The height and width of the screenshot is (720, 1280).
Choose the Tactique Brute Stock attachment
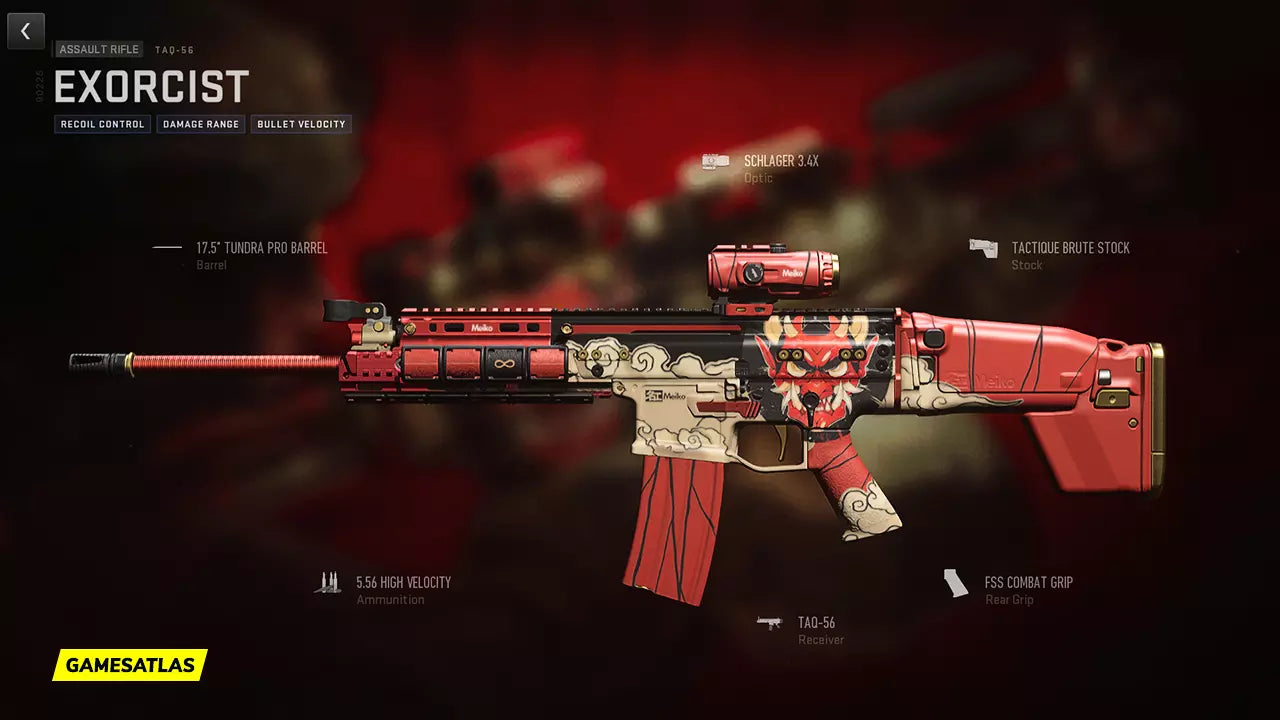point(1070,248)
